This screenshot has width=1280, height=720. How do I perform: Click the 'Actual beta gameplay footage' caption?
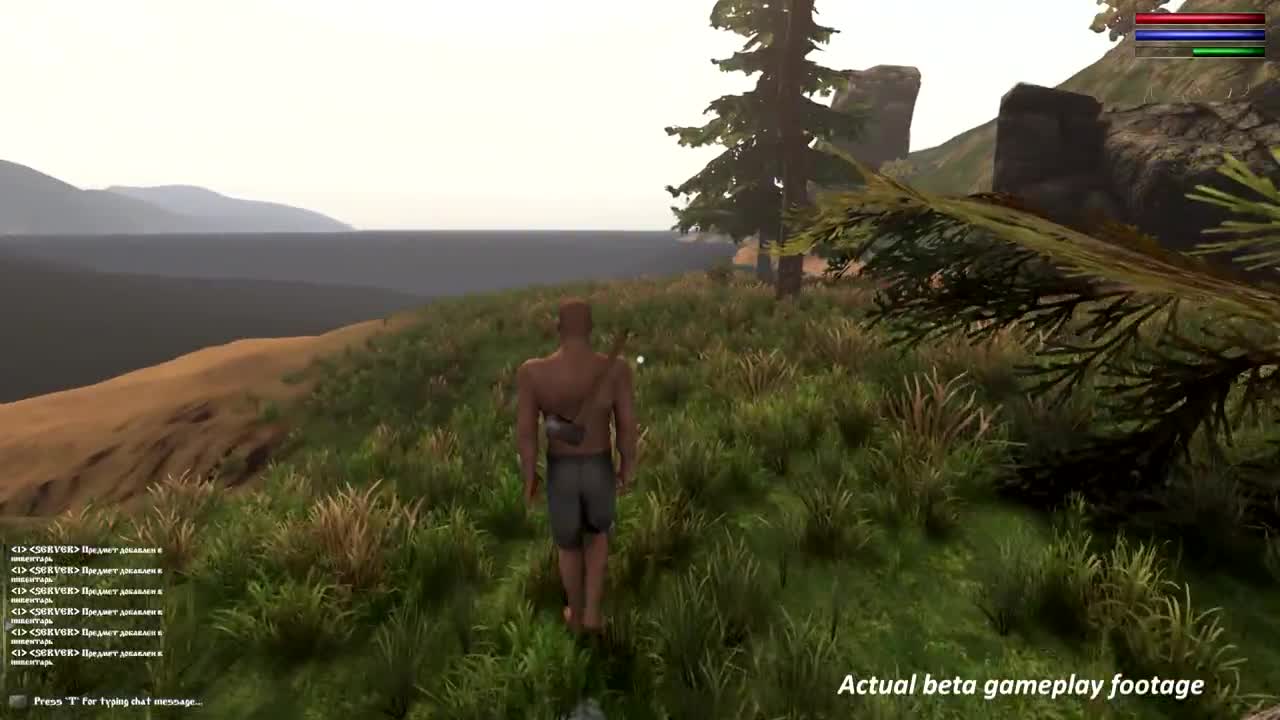pos(1020,685)
